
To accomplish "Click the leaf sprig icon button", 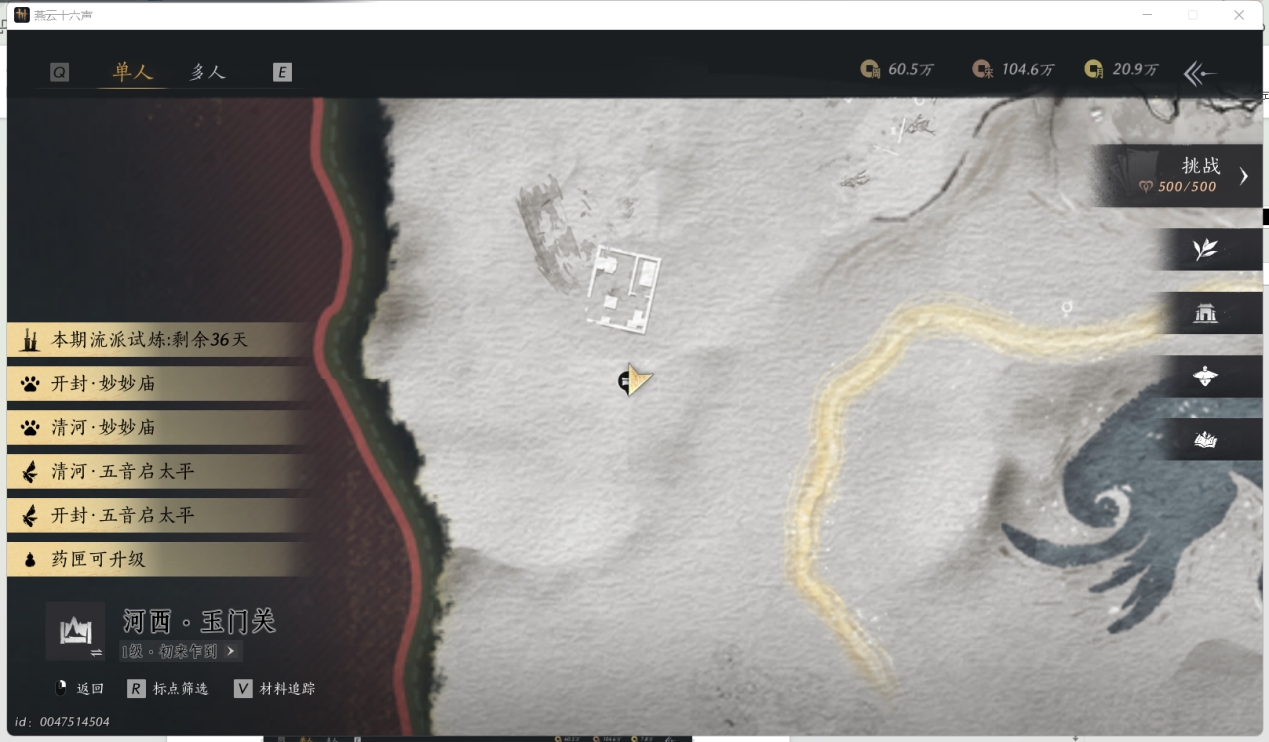I will click(x=1205, y=249).
